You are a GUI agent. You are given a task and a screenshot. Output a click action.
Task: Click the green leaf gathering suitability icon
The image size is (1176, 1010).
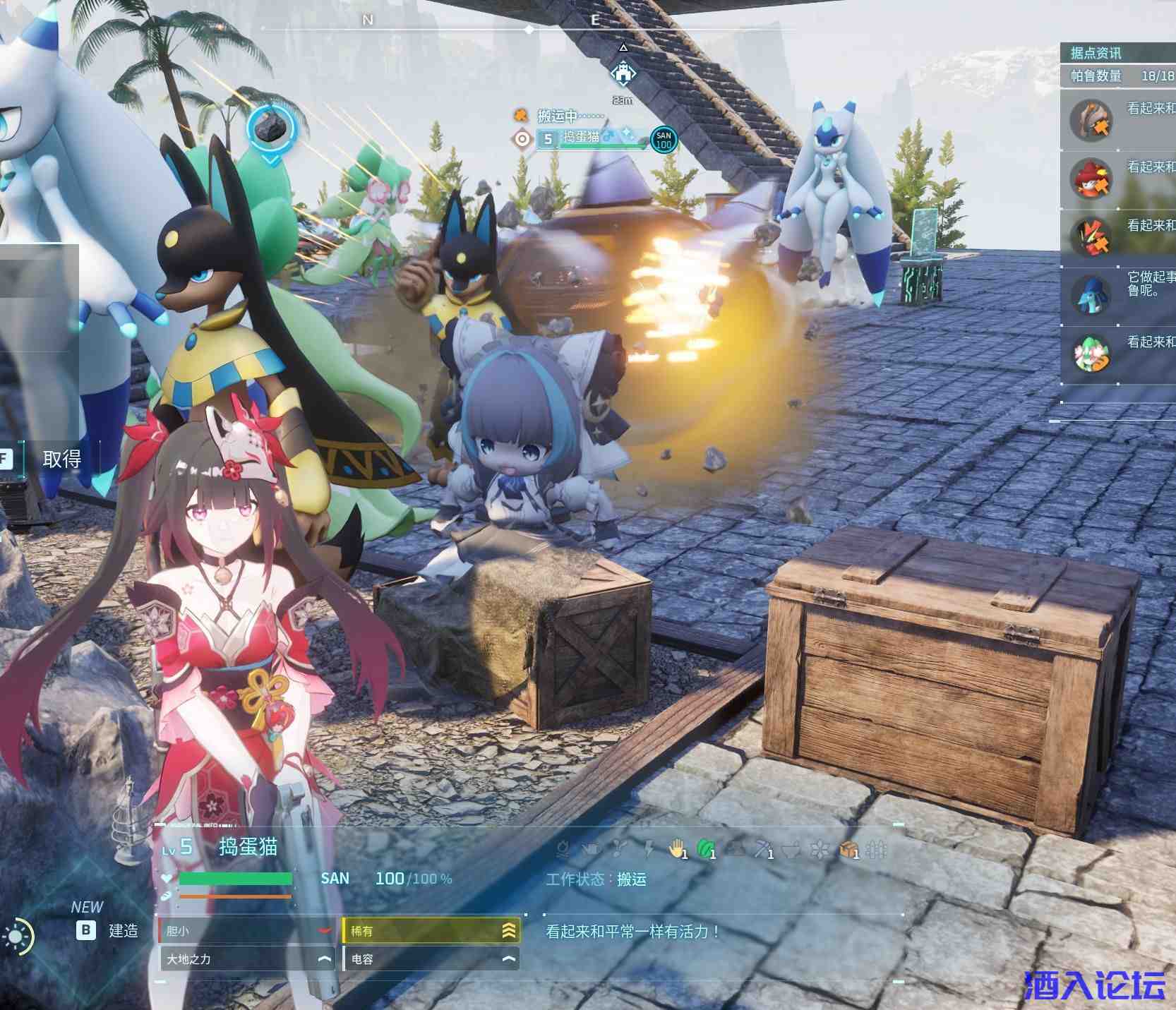(706, 849)
